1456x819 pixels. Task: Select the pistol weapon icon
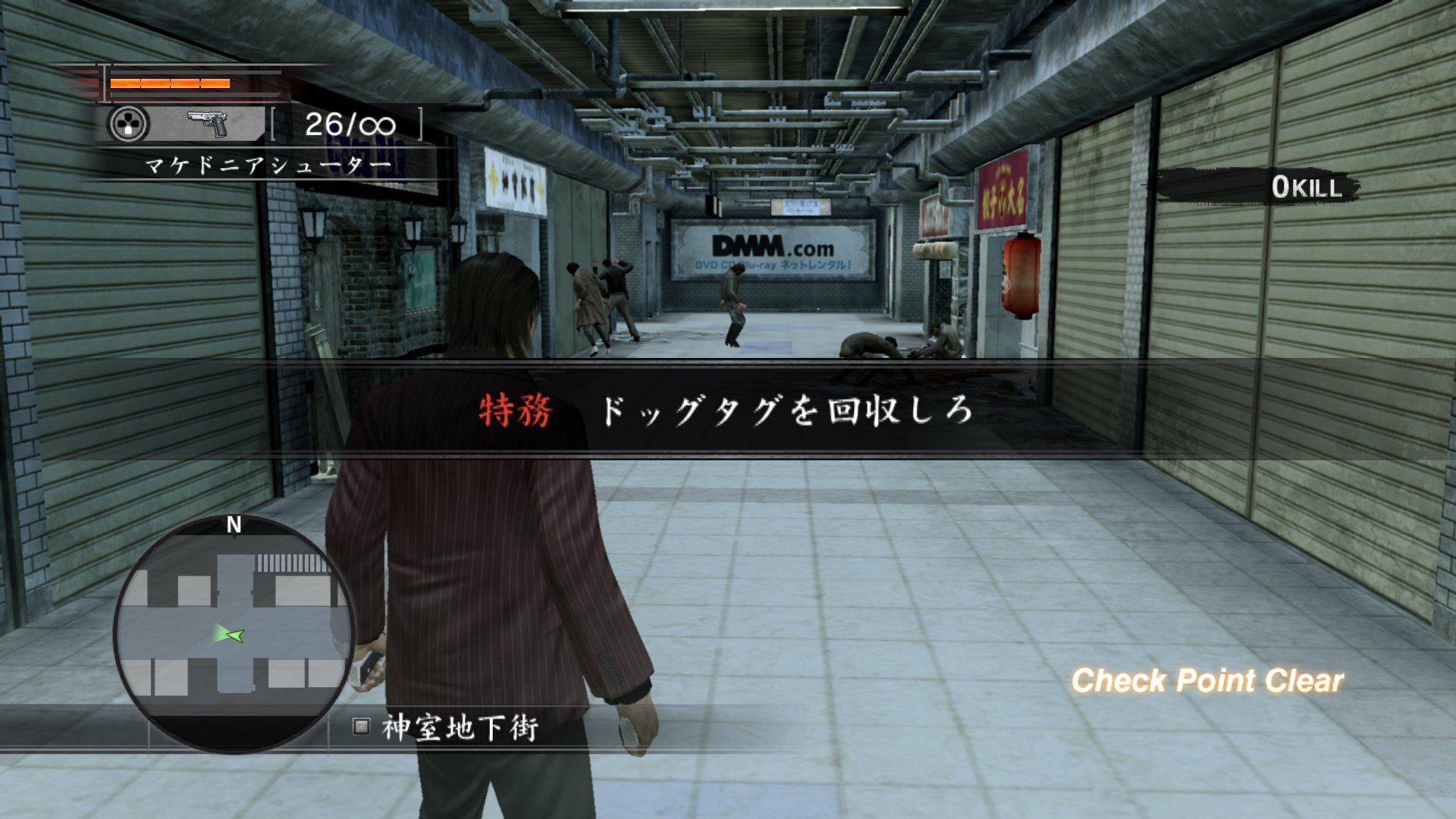(208, 123)
